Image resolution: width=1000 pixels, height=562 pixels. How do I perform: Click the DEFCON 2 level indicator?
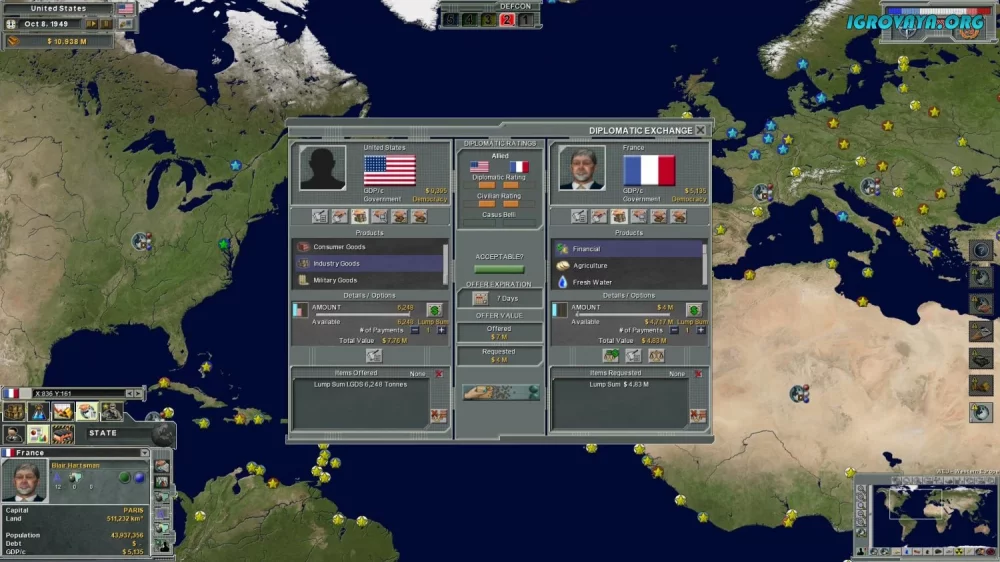[x=507, y=19]
